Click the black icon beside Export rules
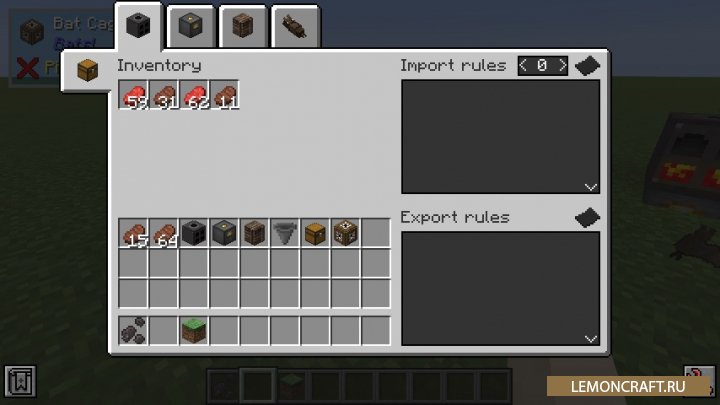This screenshot has height=405, width=720. click(587, 218)
